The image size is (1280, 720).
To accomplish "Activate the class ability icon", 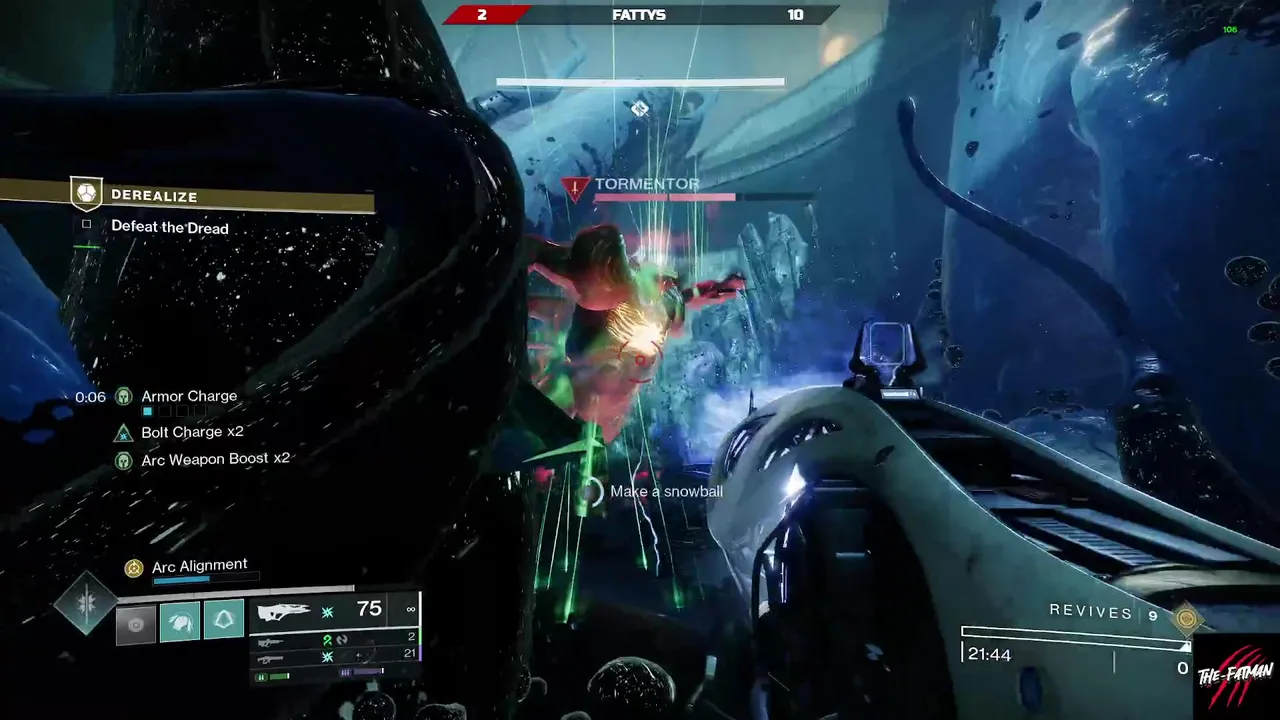I will coord(224,620).
